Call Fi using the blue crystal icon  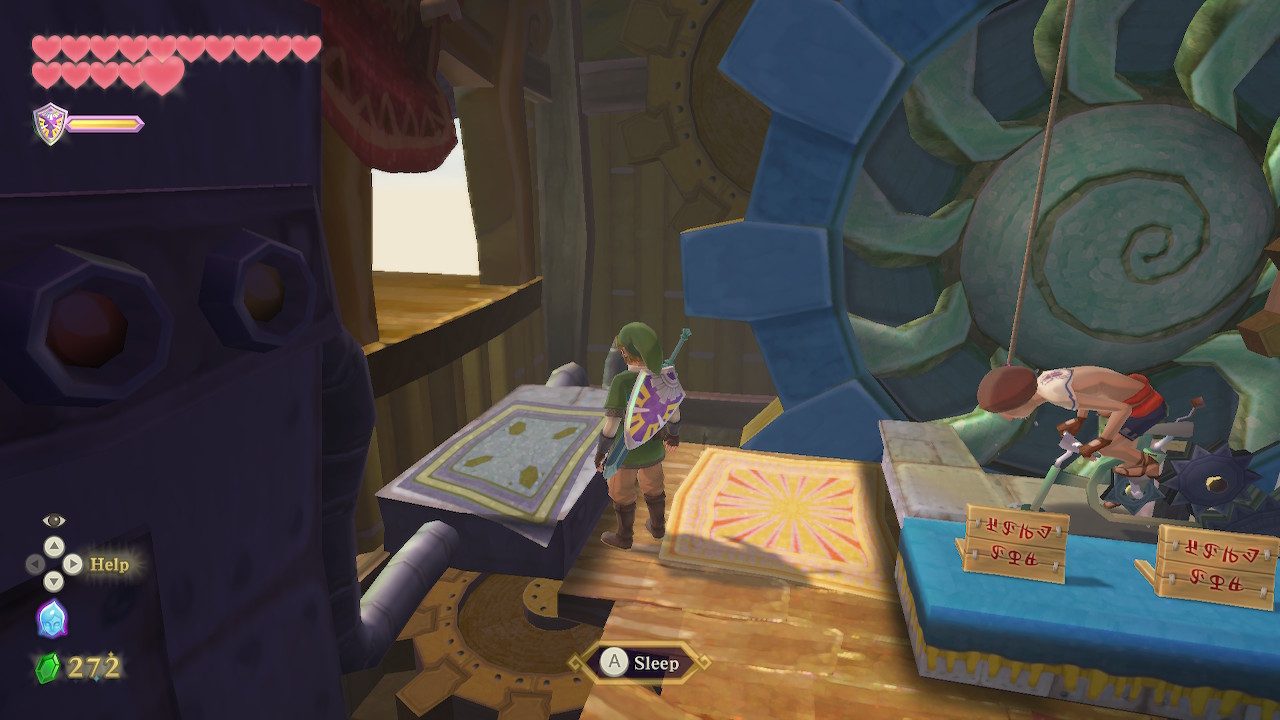[x=52, y=618]
